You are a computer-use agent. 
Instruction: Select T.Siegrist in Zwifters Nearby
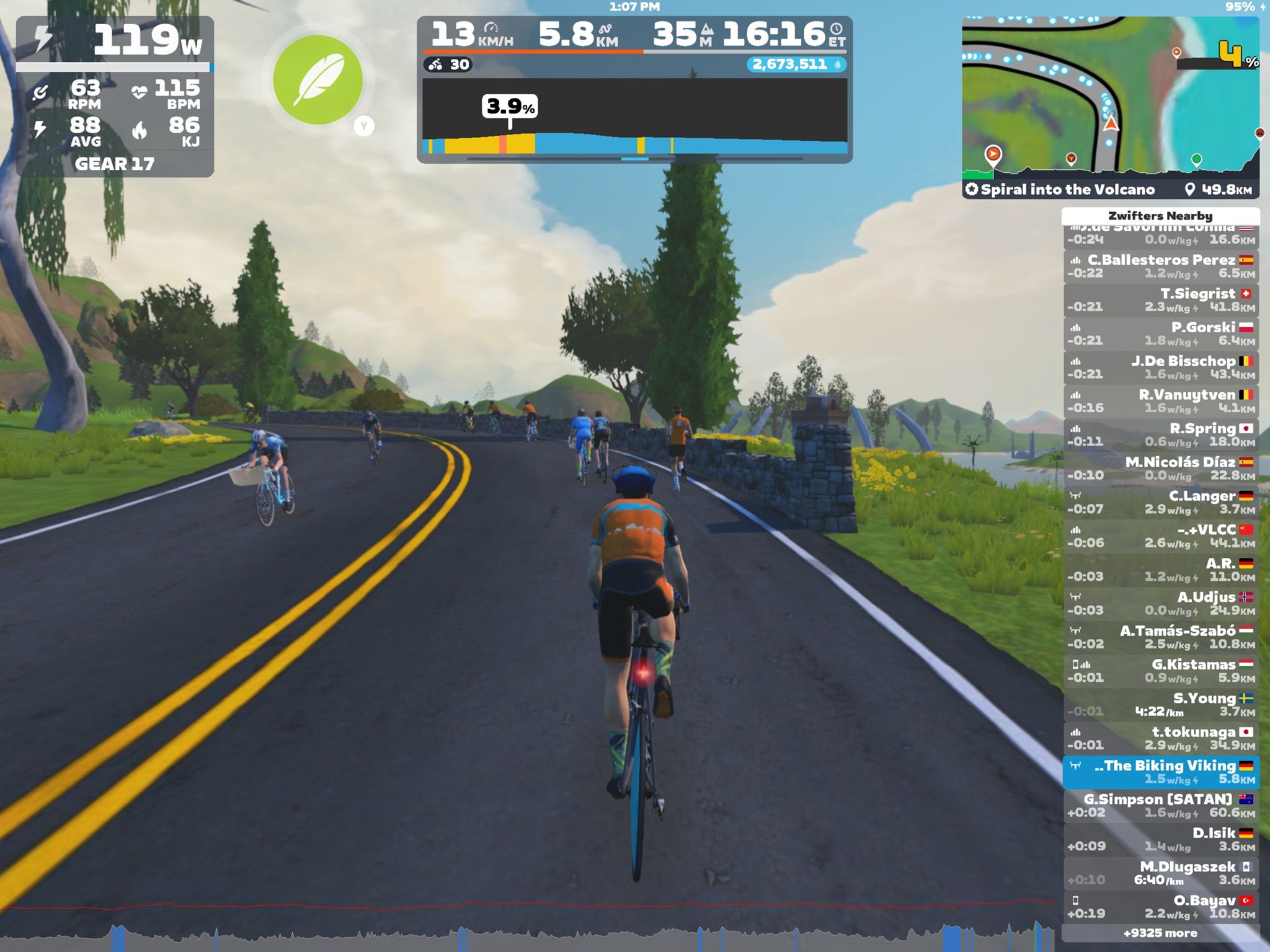click(x=1161, y=300)
